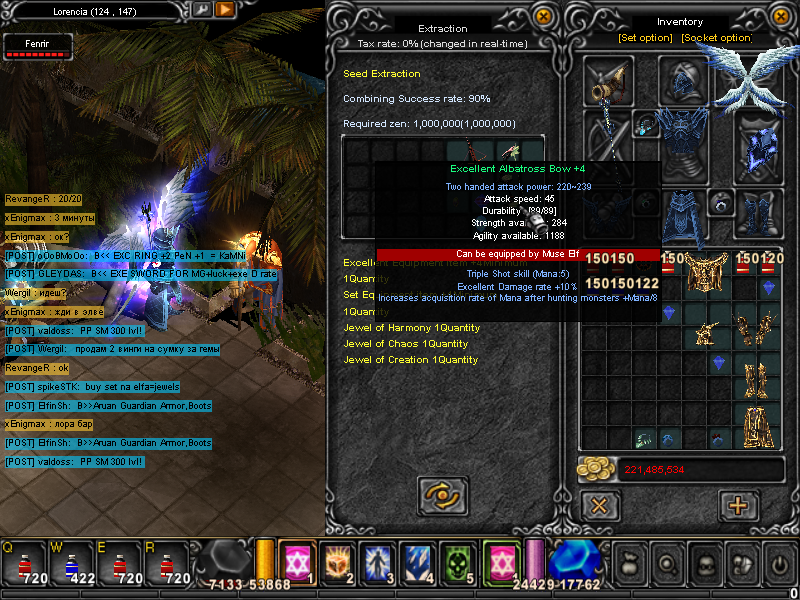Show the Socket option details
800x600 pixels.
pos(716,38)
